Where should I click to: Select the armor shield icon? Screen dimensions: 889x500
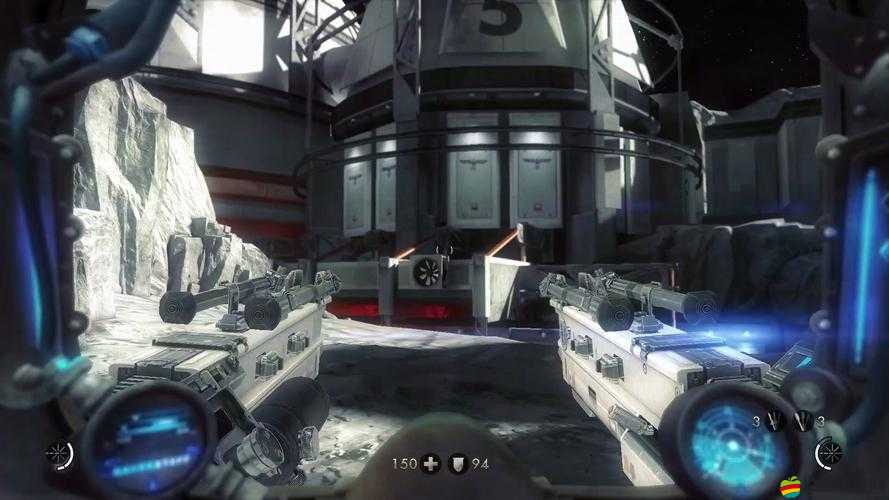457,464
